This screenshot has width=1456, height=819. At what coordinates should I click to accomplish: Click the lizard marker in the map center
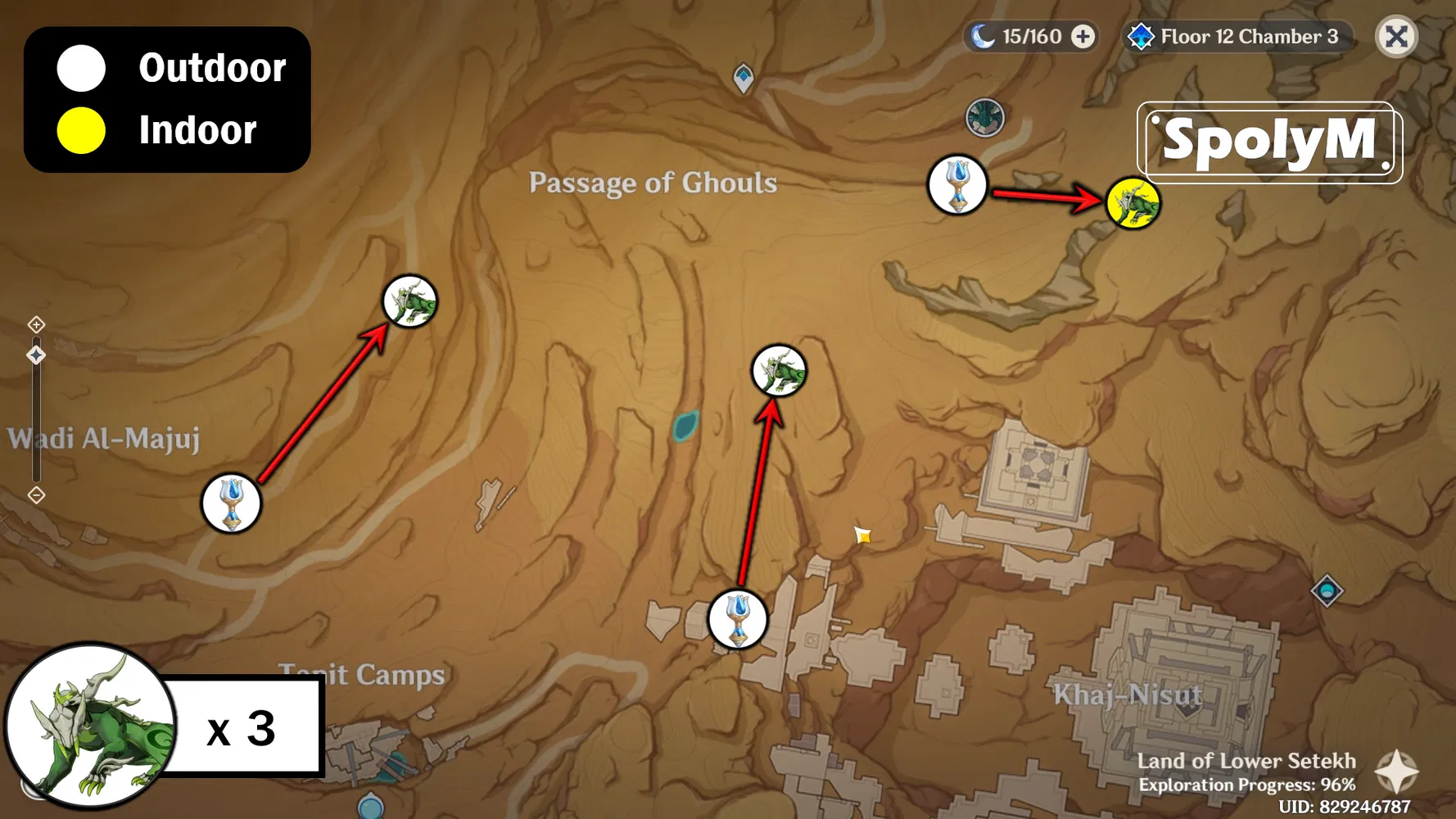point(779,370)
